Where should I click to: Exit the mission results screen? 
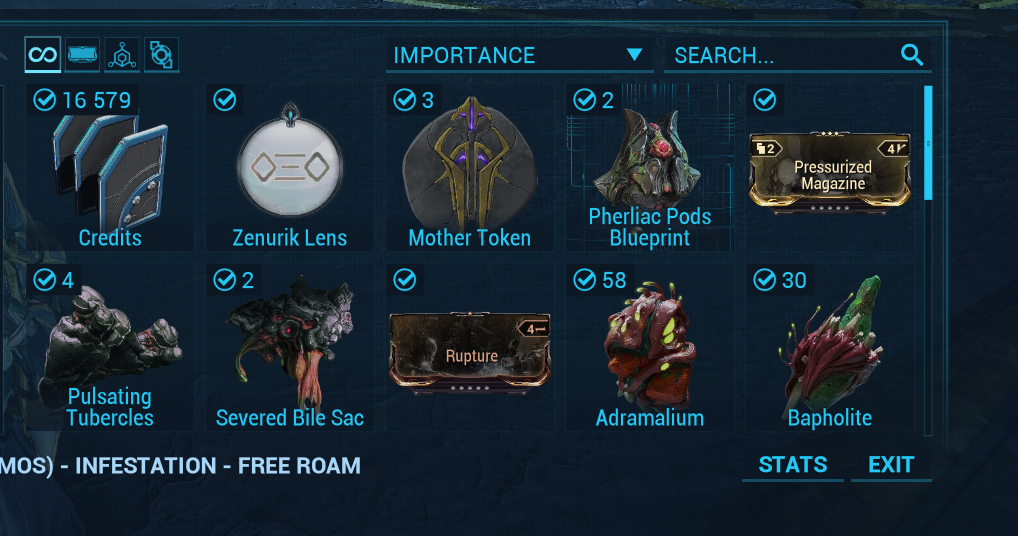click(x=890, y=465)
